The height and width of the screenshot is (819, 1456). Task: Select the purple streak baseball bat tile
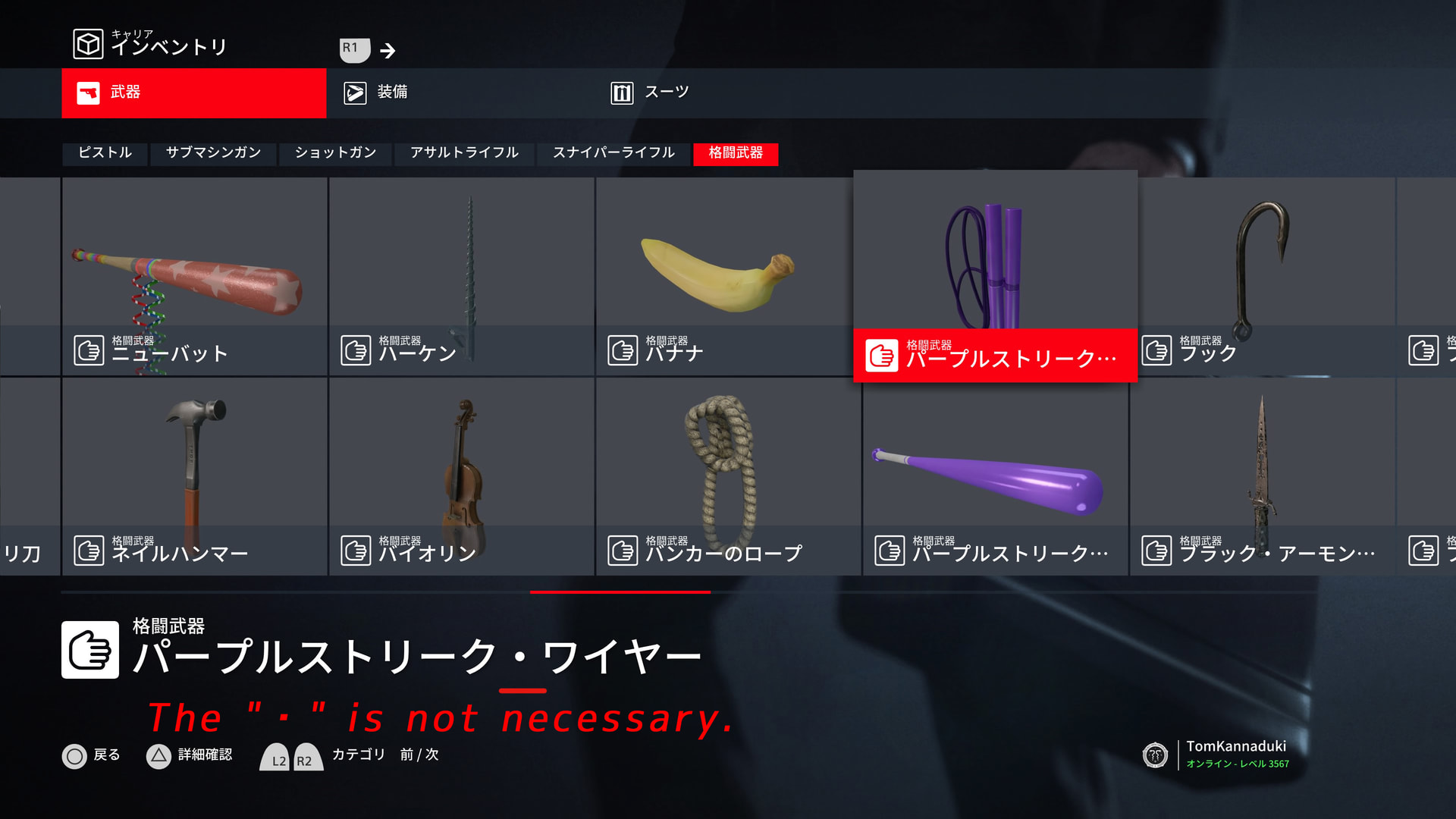click(995, 476)
